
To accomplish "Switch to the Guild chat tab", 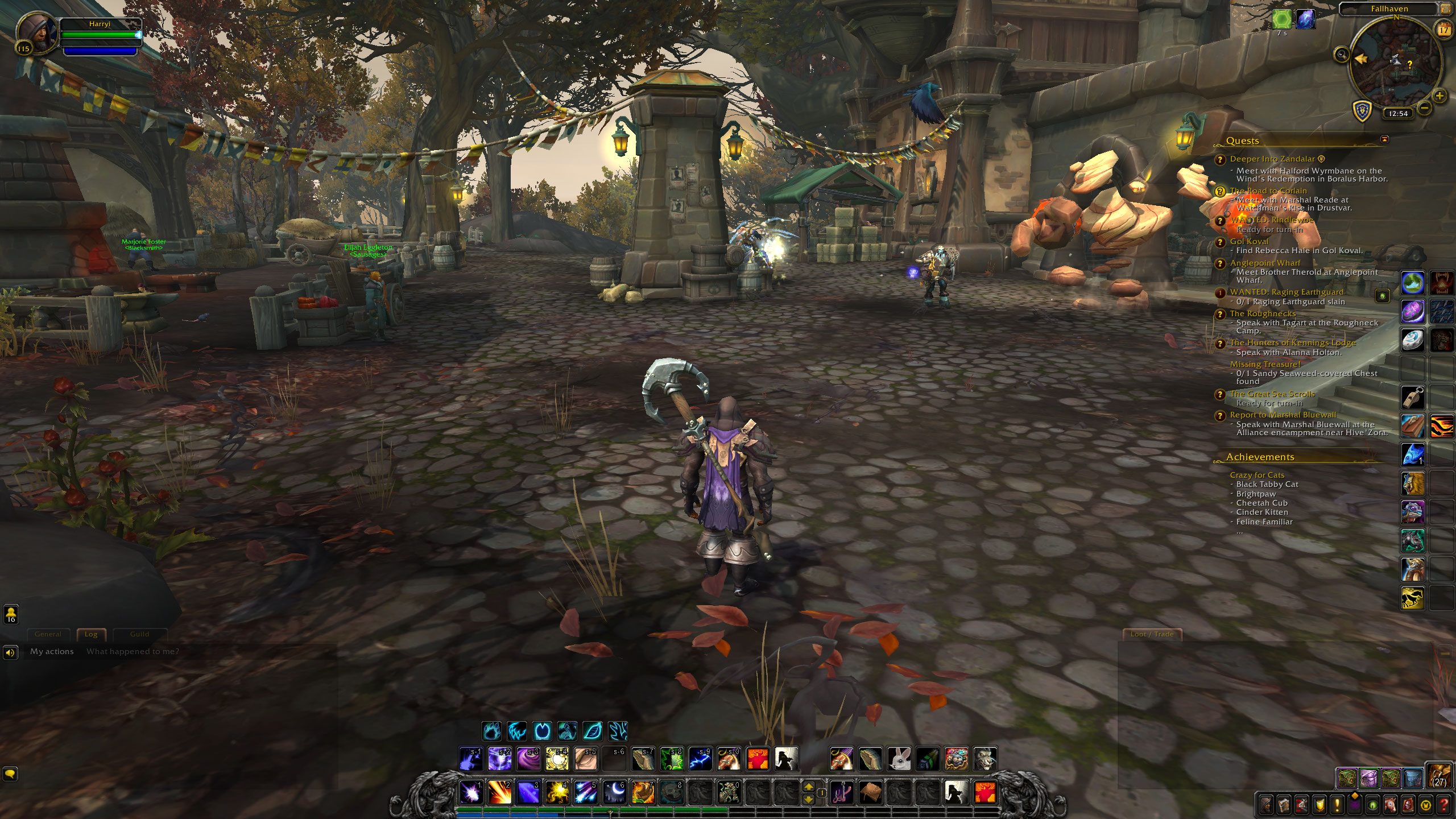I will (x=139, y=634).
